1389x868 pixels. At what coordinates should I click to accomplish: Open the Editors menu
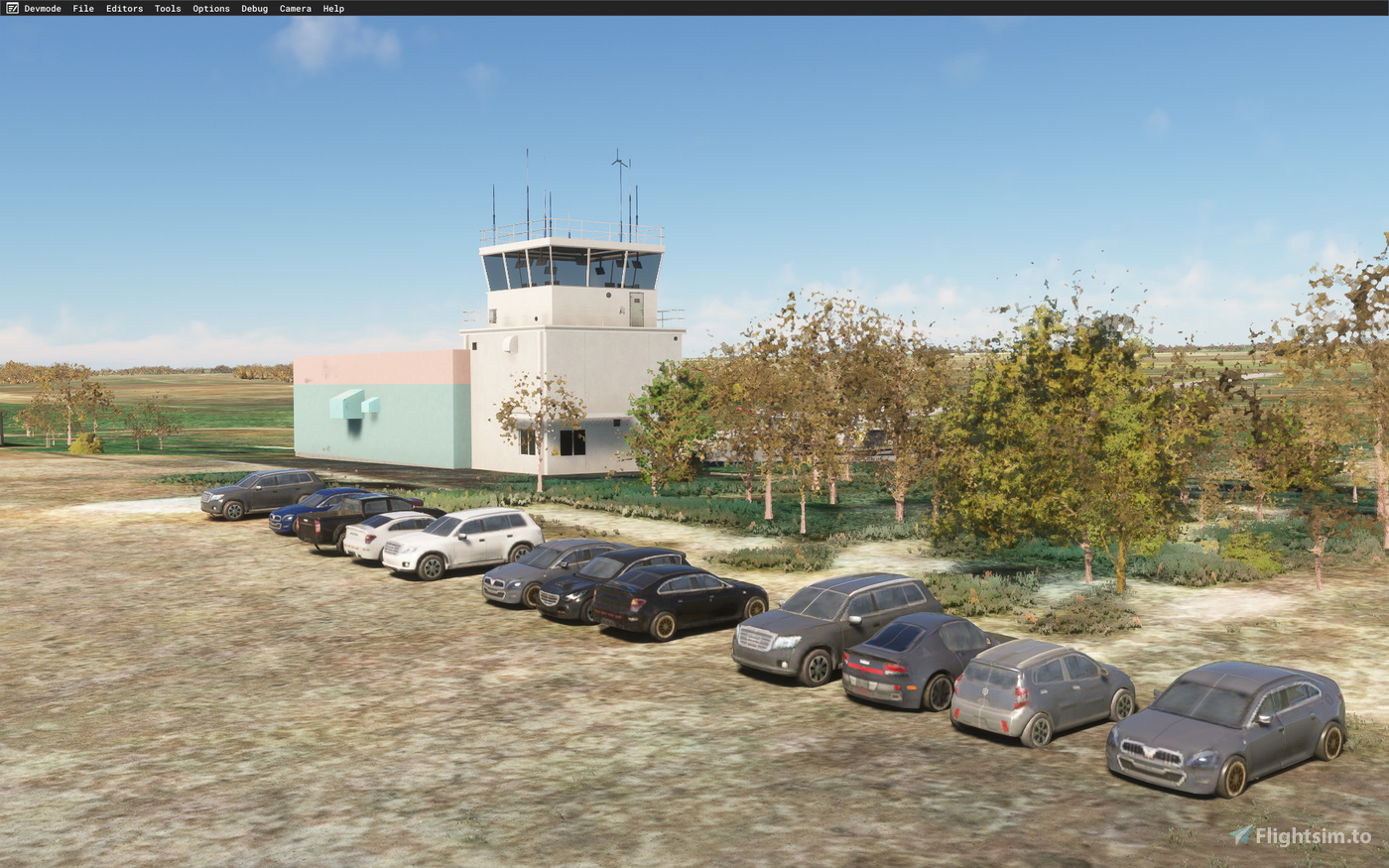coord(123,8)
